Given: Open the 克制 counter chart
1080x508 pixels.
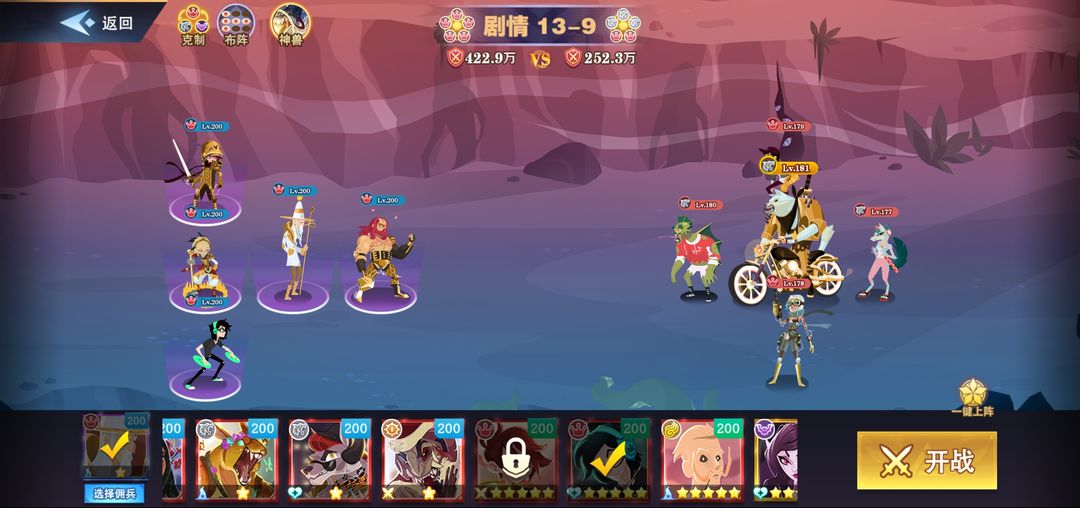Looking at the screenshot, I should 192,26.
